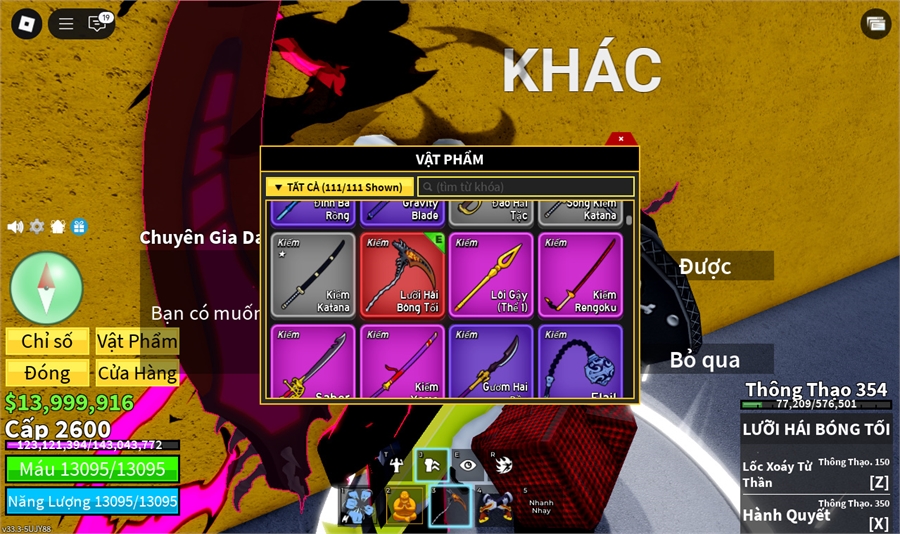Click the Đóng button
The image size is (900, 534).
coord(47,373)
